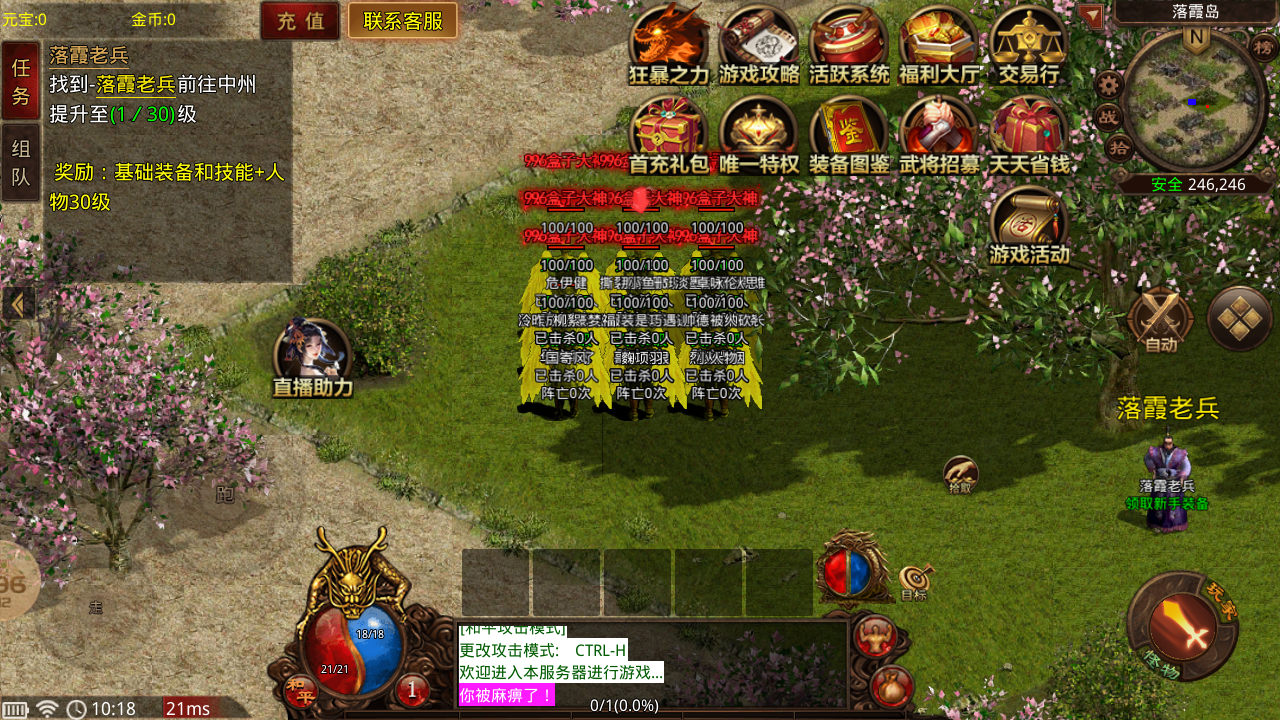Switch to the 任务 quest tab
This screenshot has height=720, width=1280.
click(21, 81)
